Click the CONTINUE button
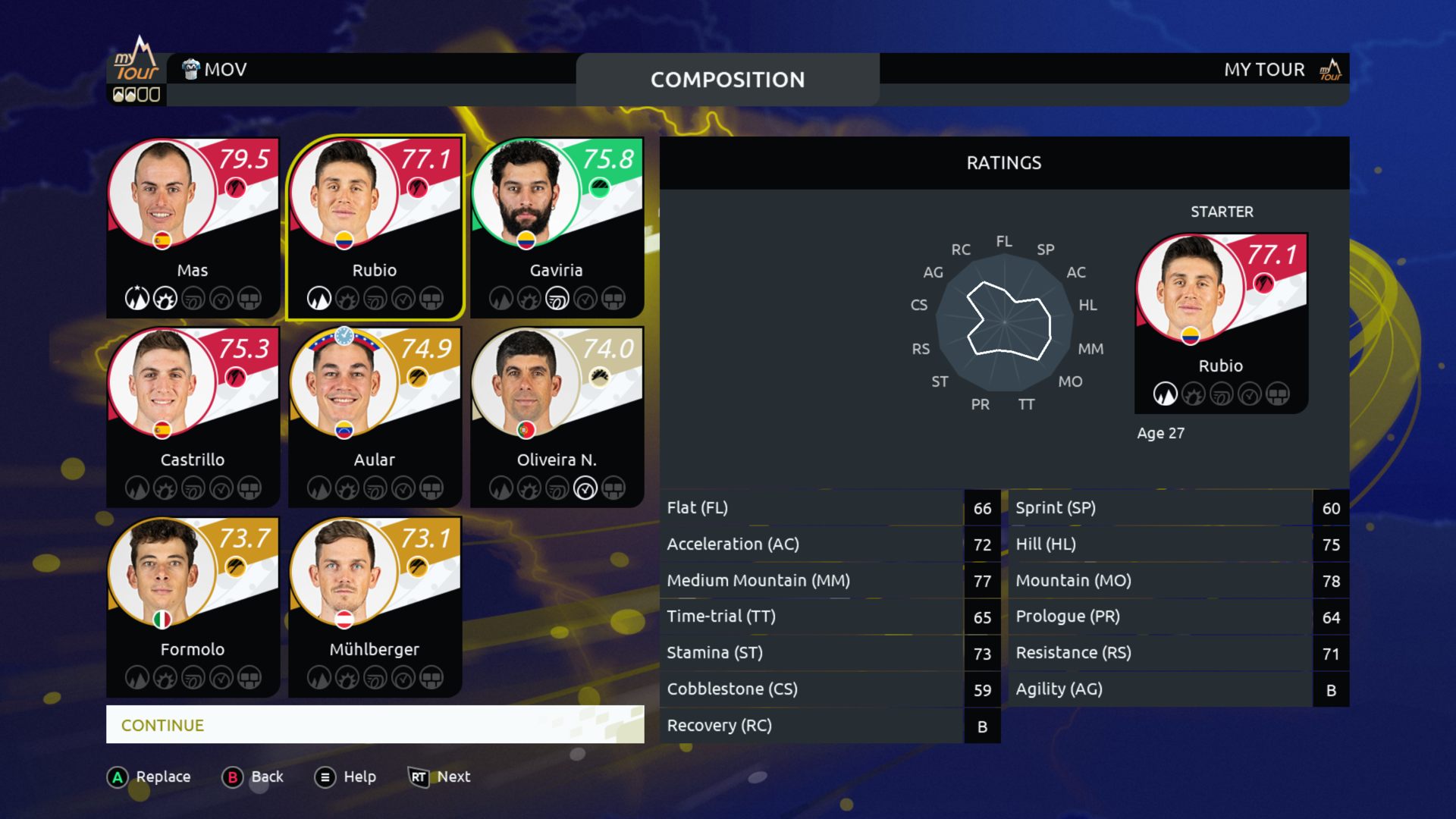The image size is (1456, 819). click(375, 725)
